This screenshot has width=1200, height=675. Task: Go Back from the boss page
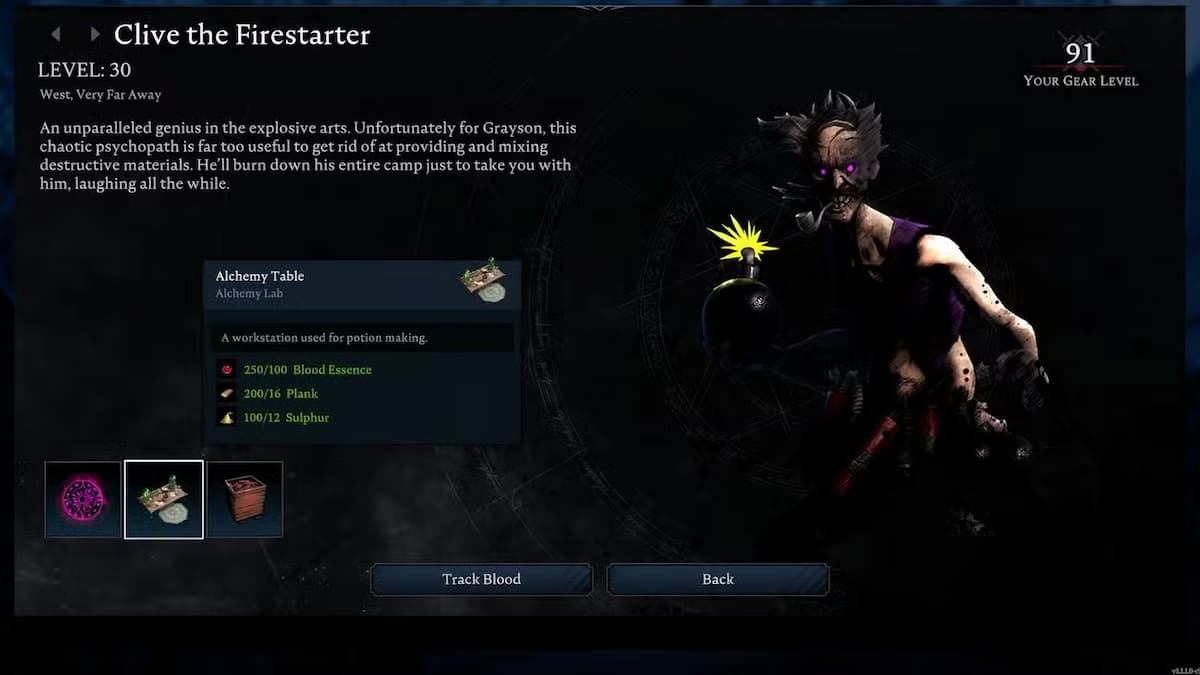(x=718, y=579)
